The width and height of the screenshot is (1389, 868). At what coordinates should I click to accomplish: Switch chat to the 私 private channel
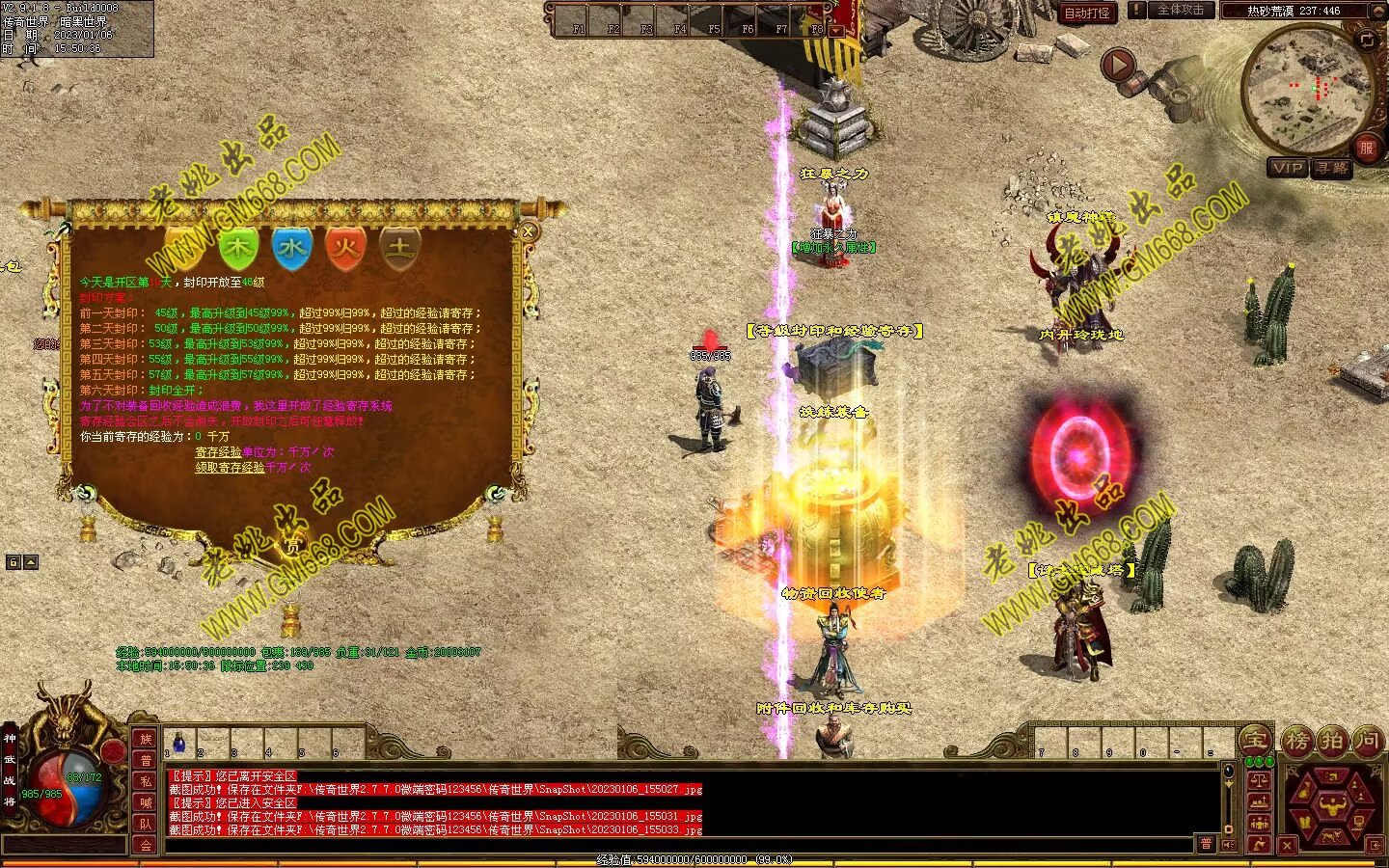146,781
